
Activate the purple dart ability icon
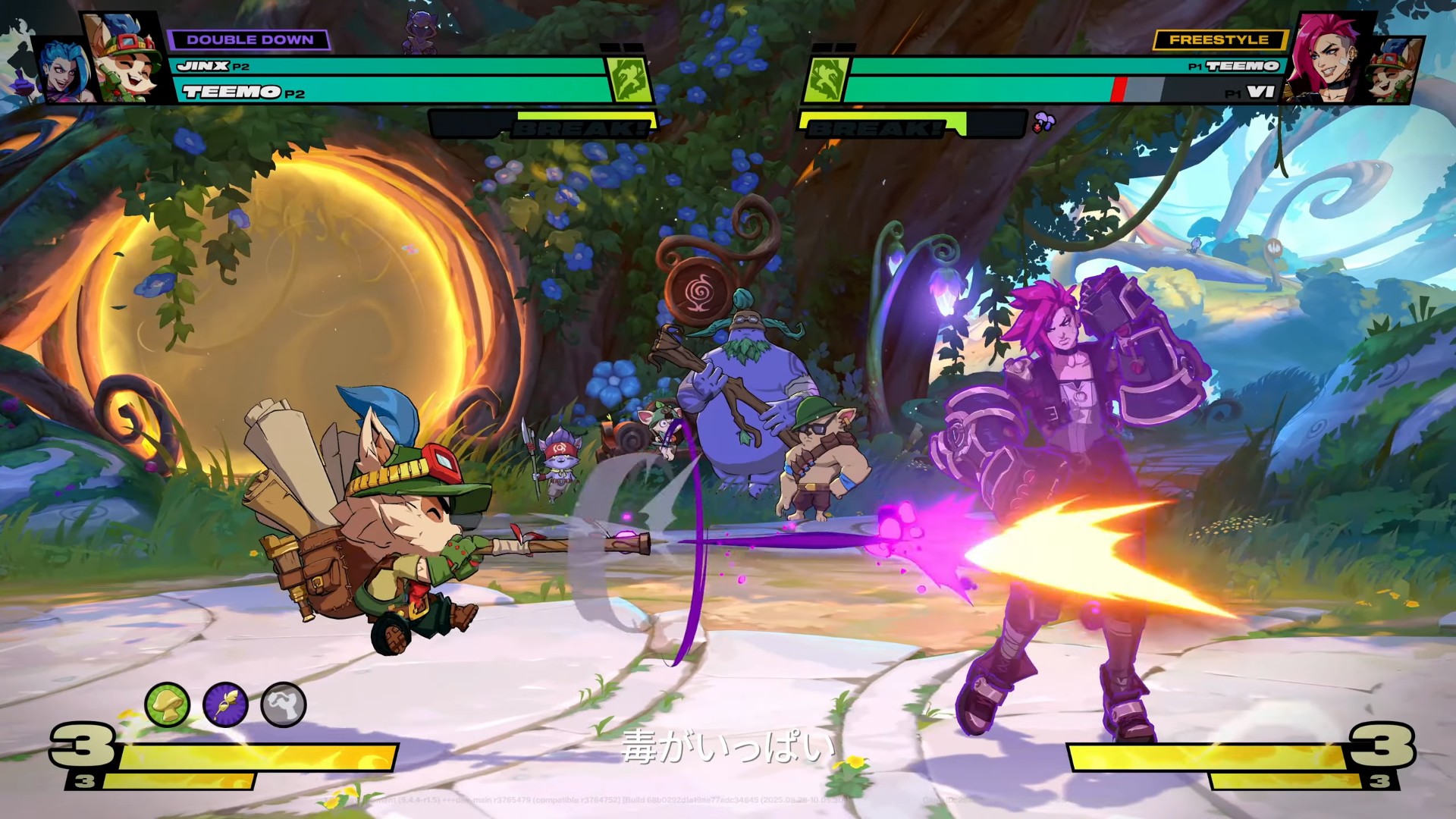click(226, 705)
